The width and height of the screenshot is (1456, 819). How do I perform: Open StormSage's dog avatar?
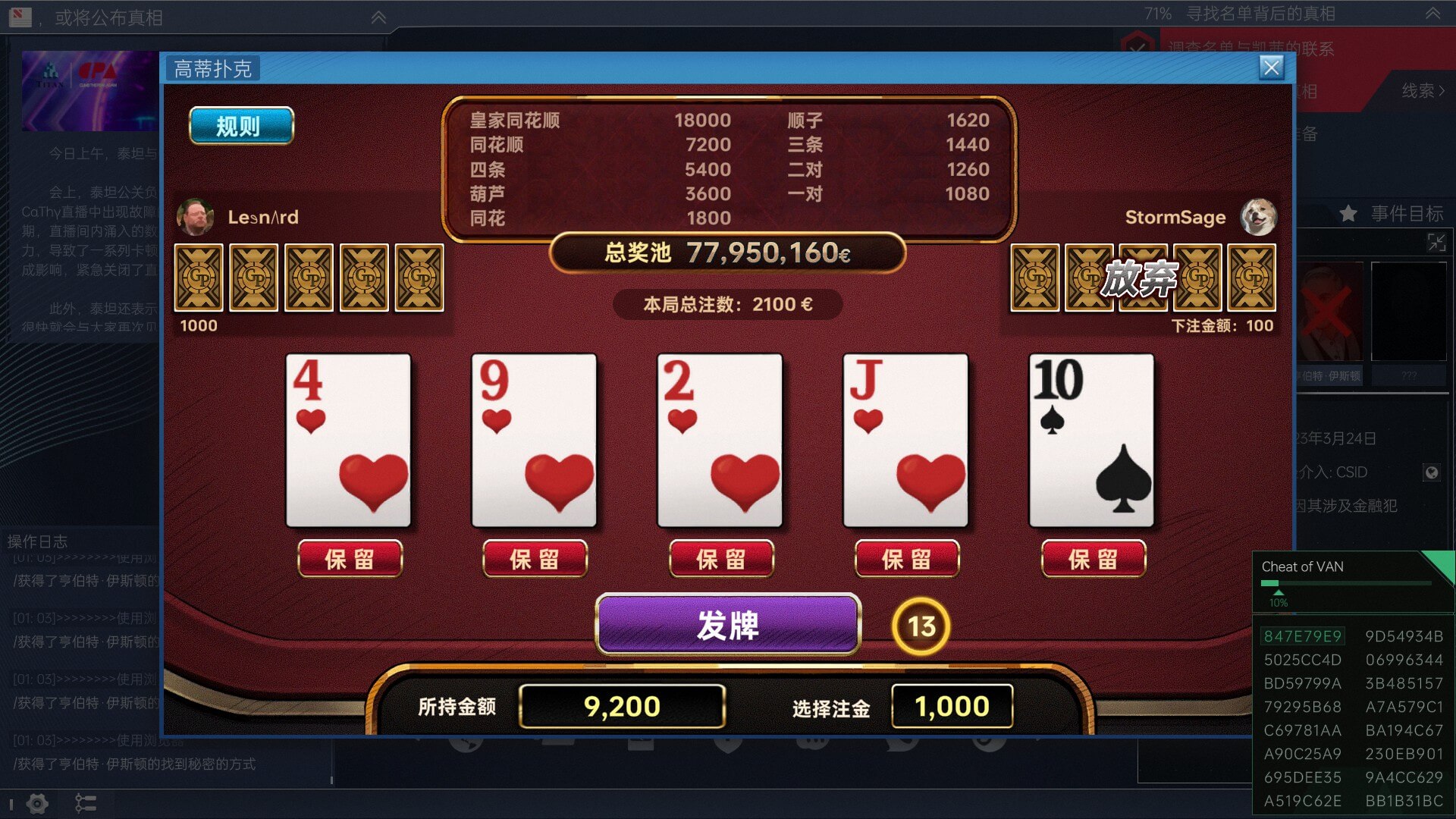[x=1258, y=217]
